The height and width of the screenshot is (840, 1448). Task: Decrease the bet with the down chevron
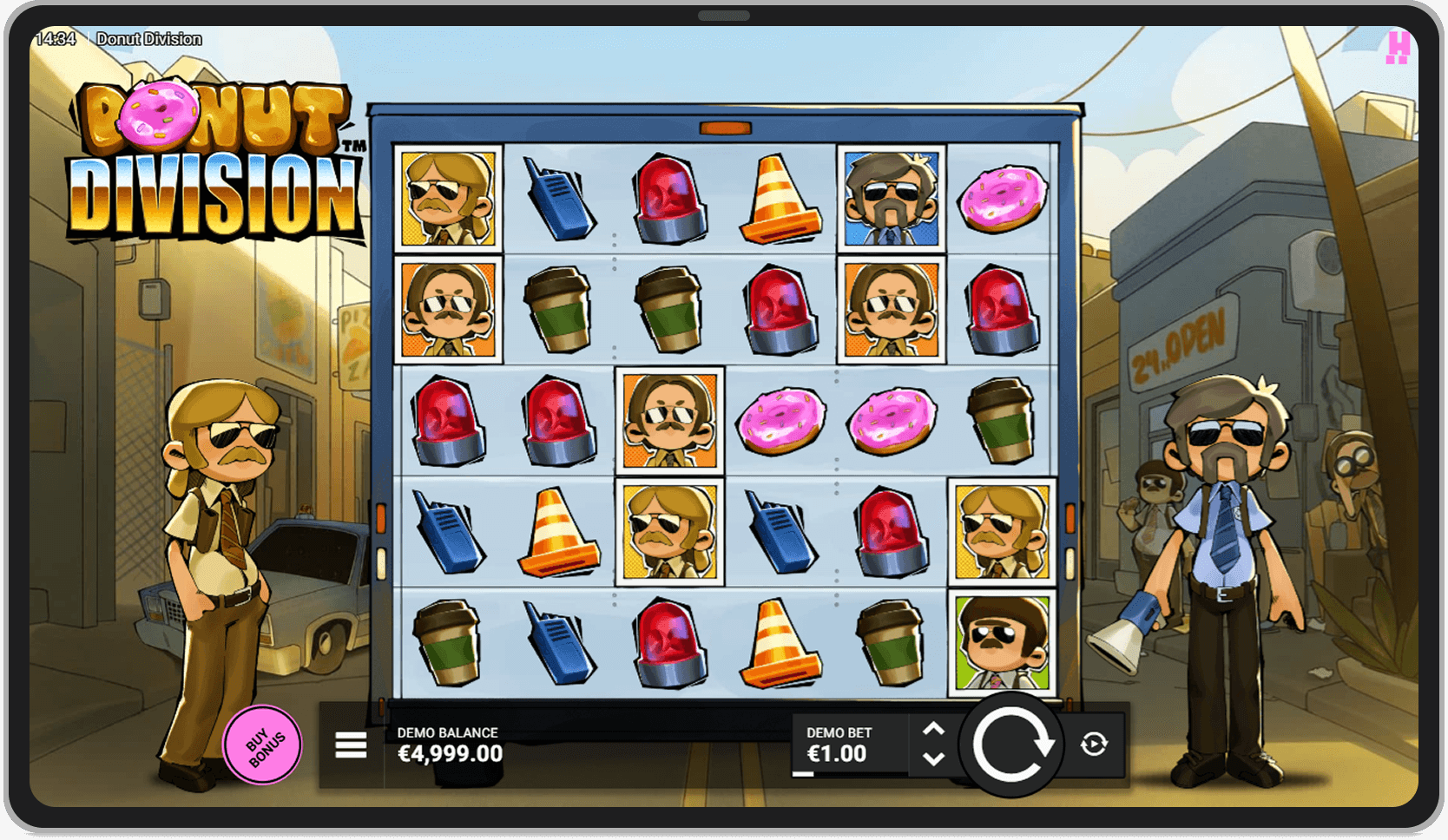click(935, 761)
